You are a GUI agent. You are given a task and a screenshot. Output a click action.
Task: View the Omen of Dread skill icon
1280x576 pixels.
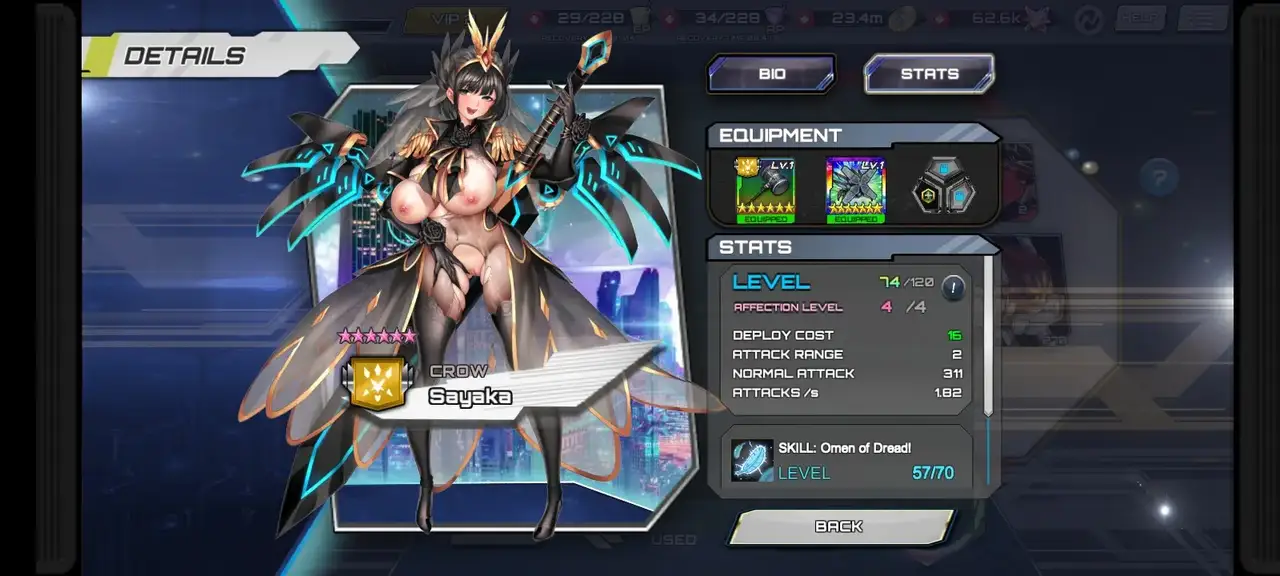(x=752, y=461)
